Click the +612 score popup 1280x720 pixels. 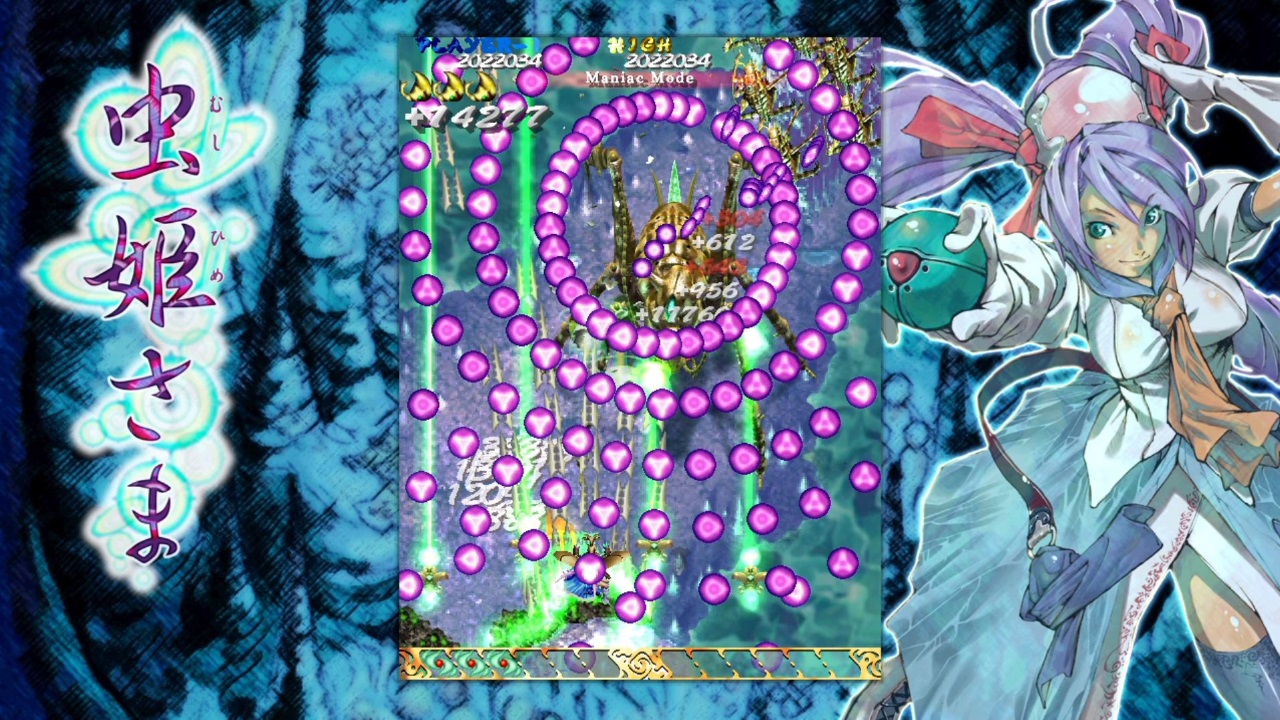723,243
